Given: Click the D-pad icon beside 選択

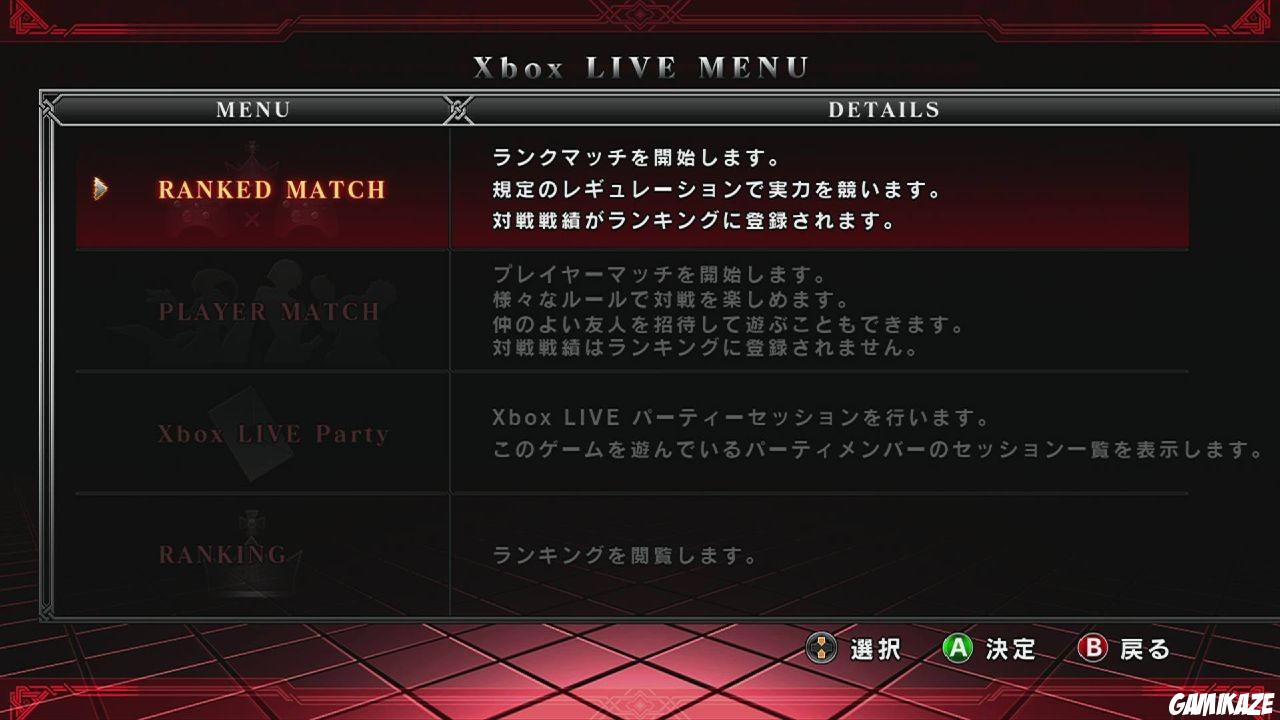Looking at the screenshot, I should click(820, 649).
